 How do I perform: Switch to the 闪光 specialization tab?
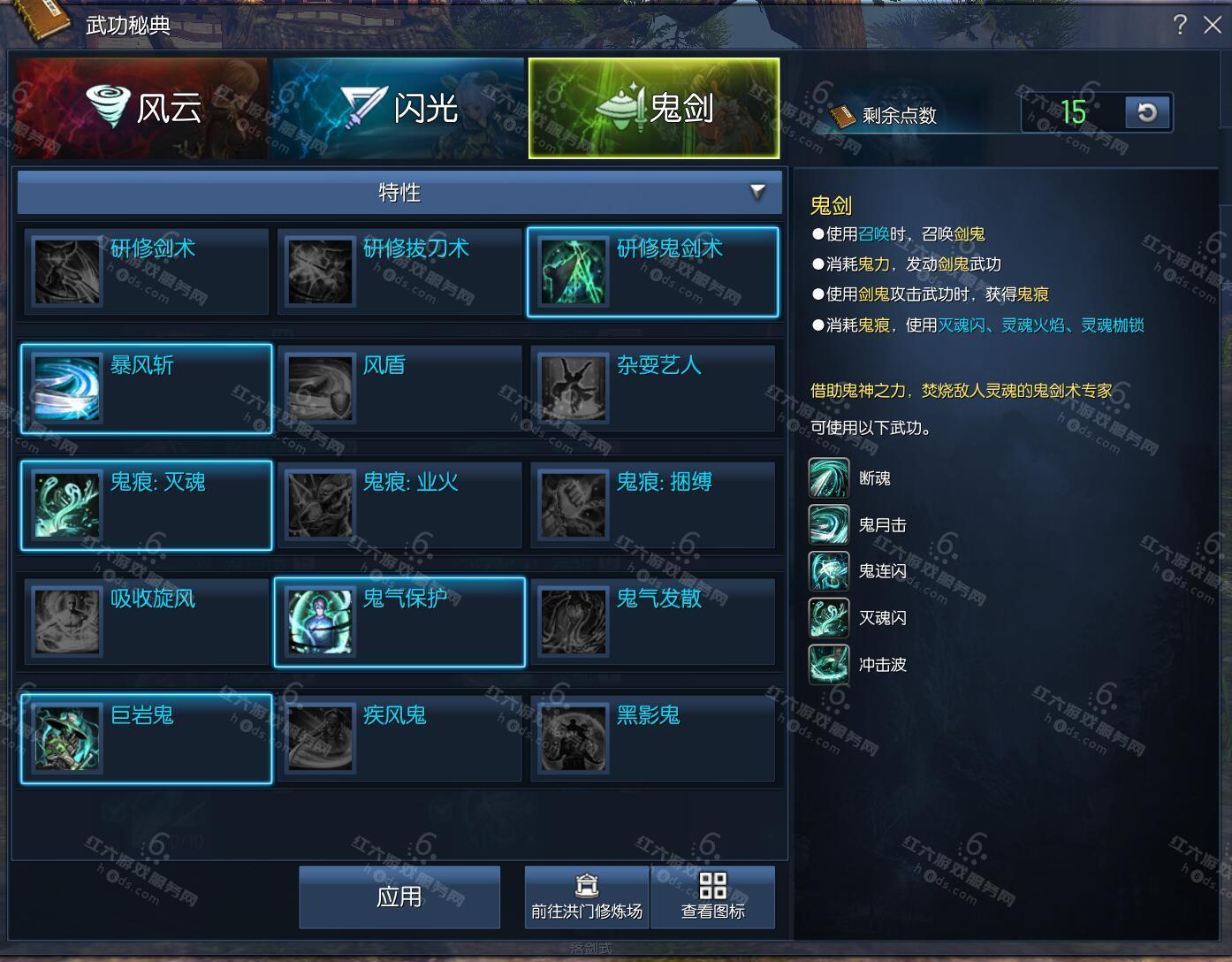click(398, 108)
